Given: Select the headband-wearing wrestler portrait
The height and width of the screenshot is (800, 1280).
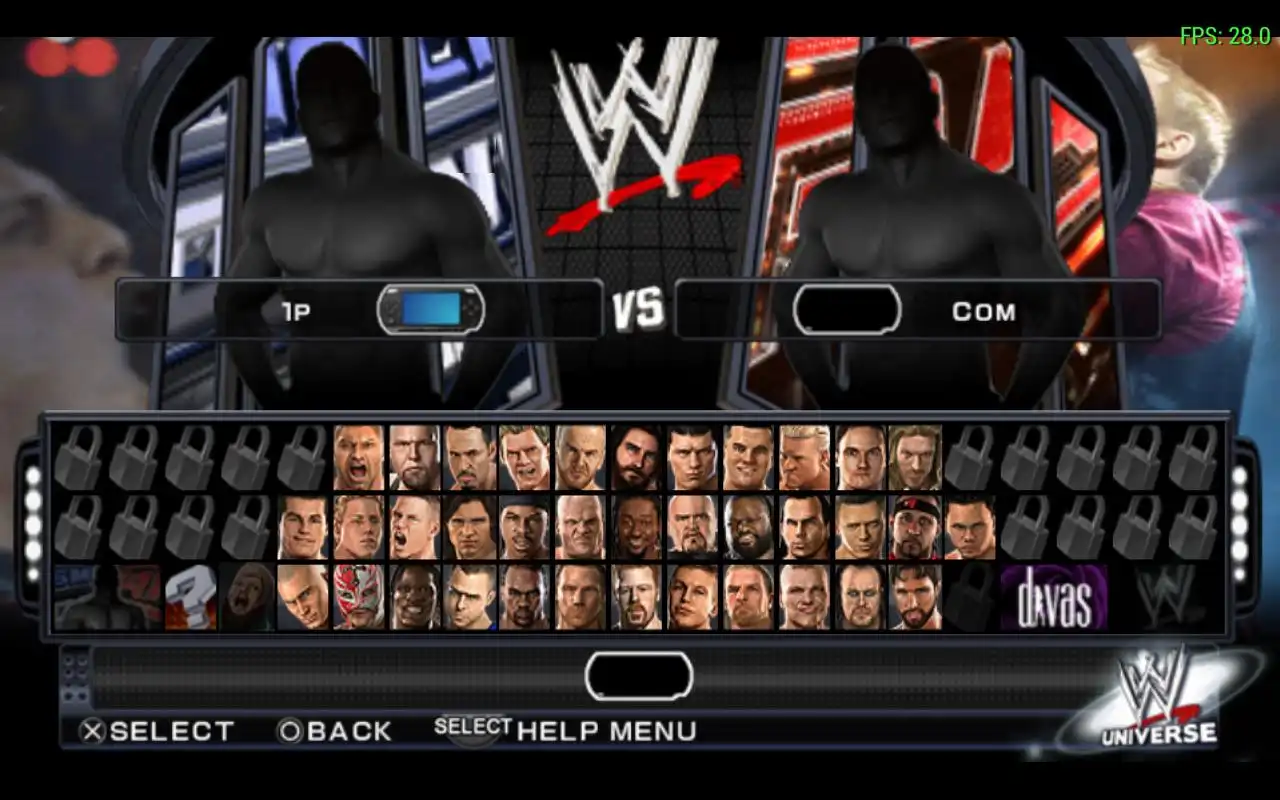Looking at the screenshot, I should (914, 528).
